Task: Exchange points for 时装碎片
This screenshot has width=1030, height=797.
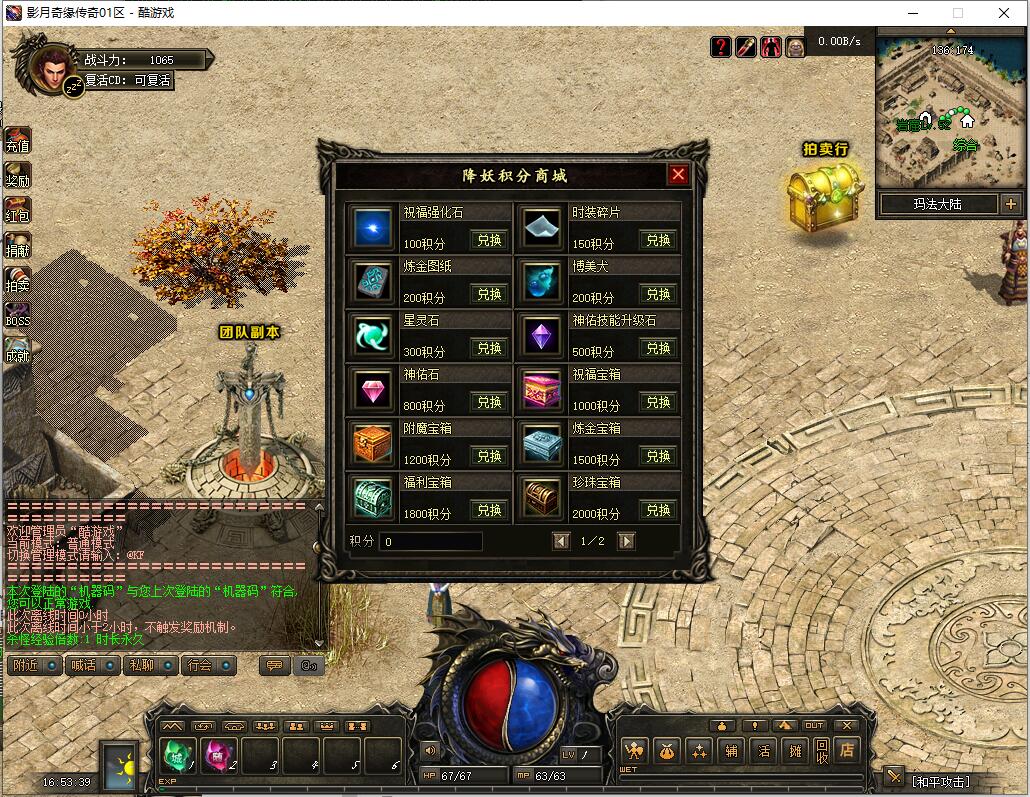Action: [x=658, y=240]
